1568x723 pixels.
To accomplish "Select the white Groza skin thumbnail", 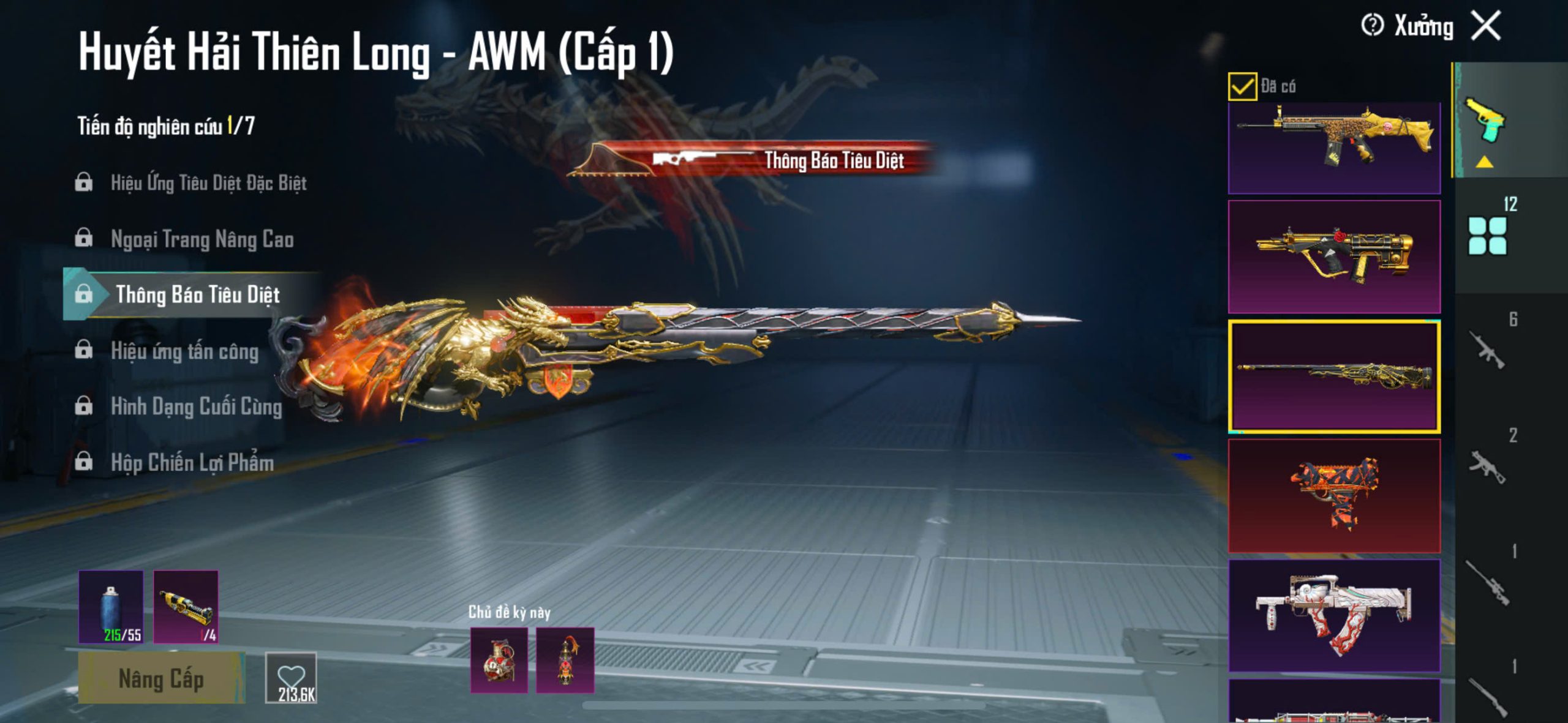I will (x=1334, y=615).
